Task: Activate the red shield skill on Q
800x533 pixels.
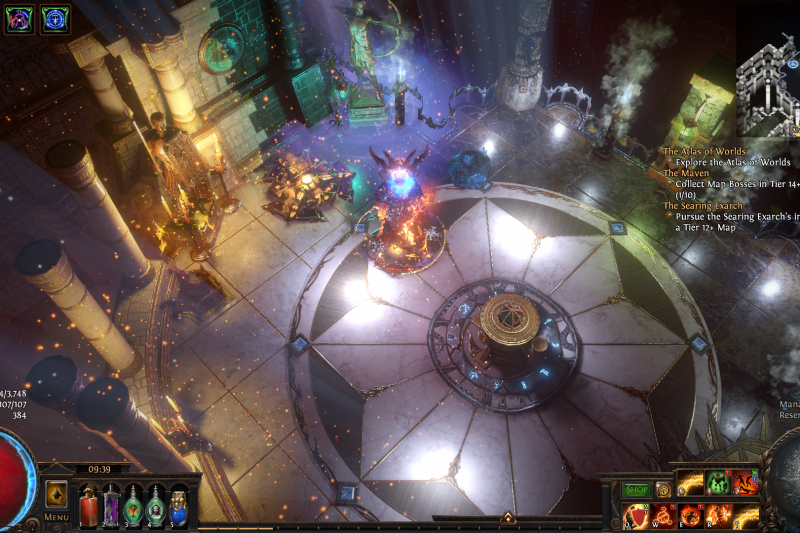Action: (x=636, y=517)
